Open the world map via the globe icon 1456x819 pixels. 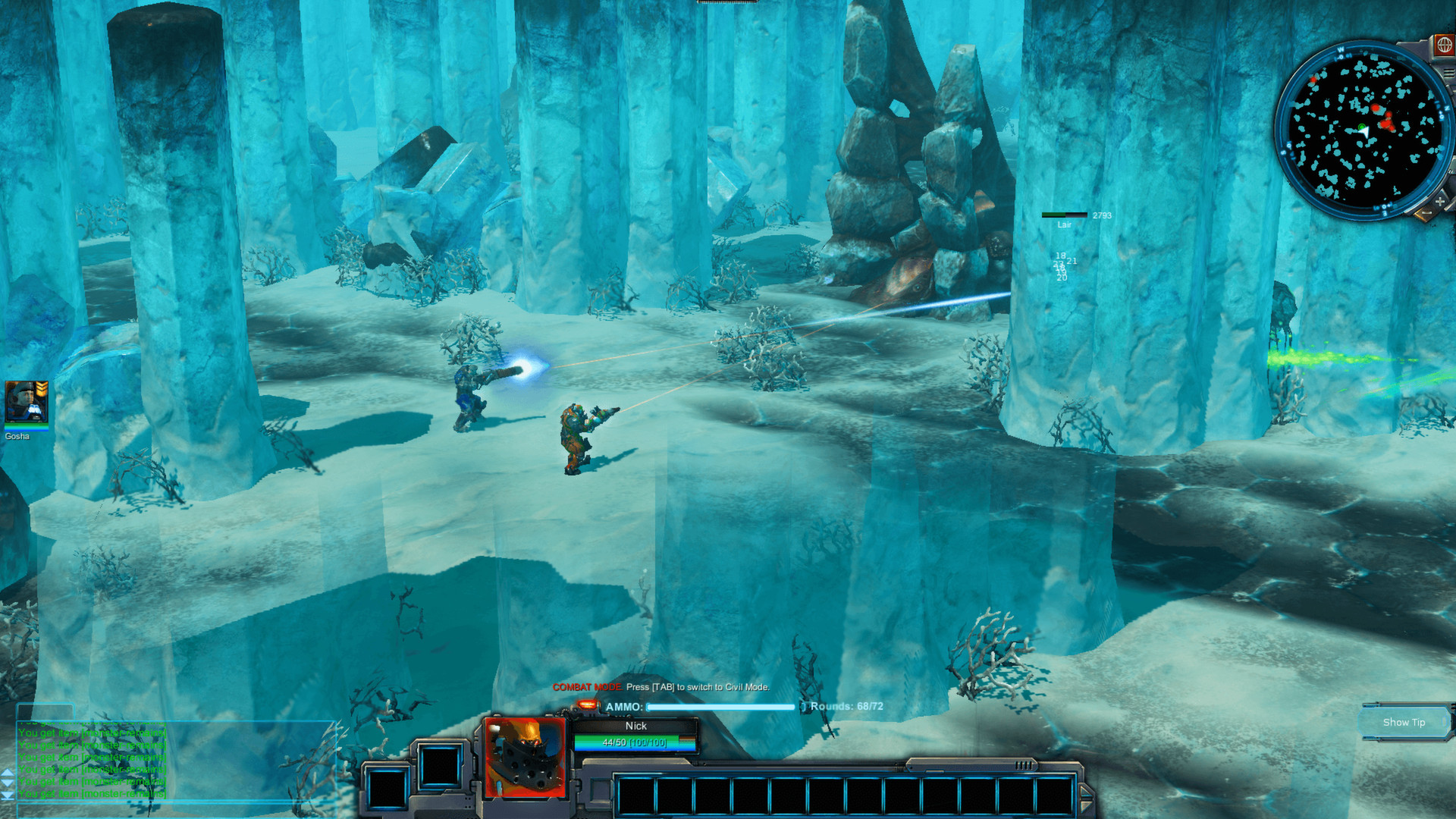[x=1445, y=46]
